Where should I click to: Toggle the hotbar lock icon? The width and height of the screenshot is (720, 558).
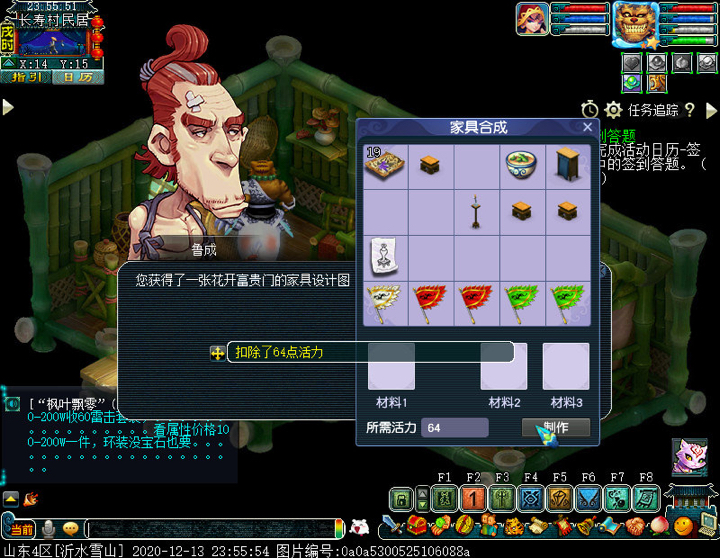[x=400, y=498]
